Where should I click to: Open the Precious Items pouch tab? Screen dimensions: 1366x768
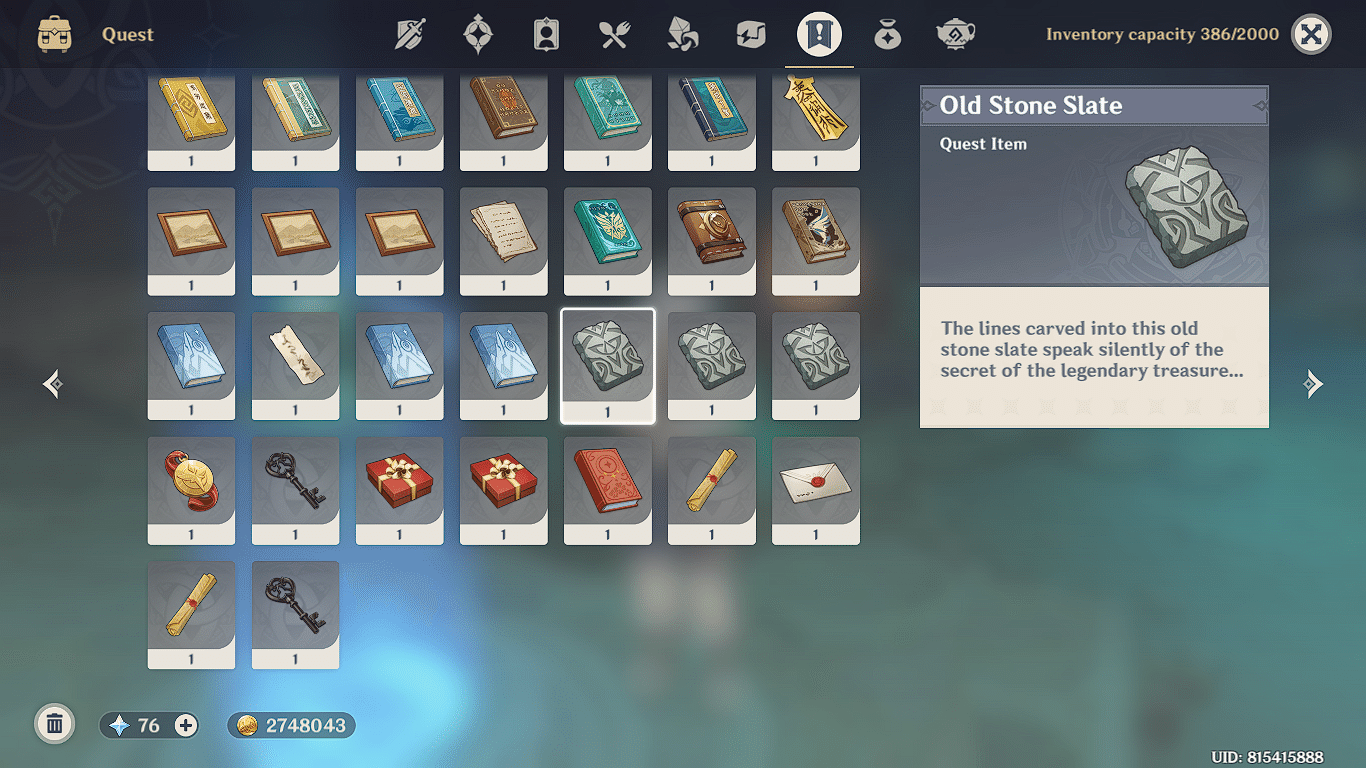886,33
